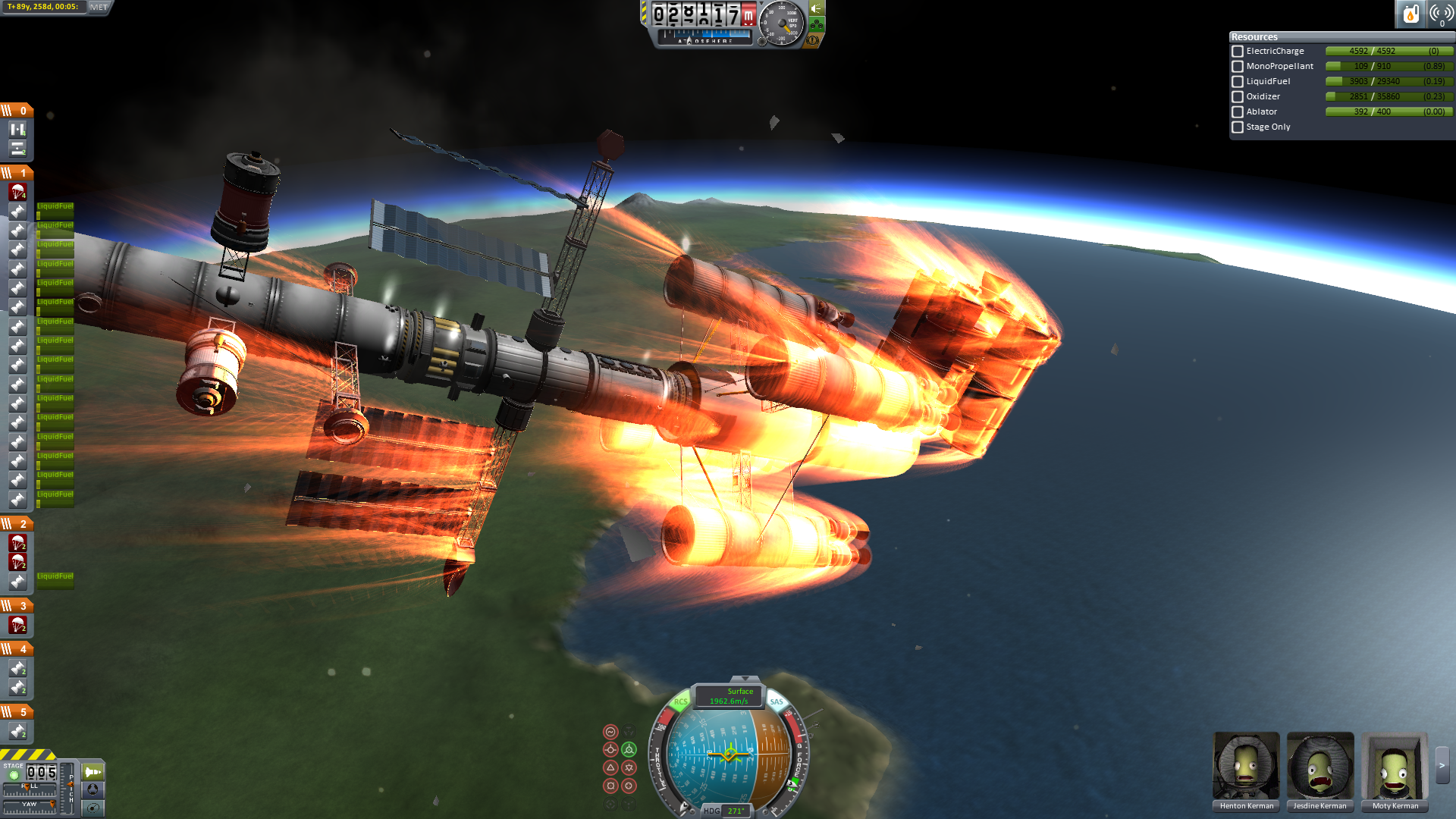Open the resources panel fuel icon

click(x=1410, y=14)
